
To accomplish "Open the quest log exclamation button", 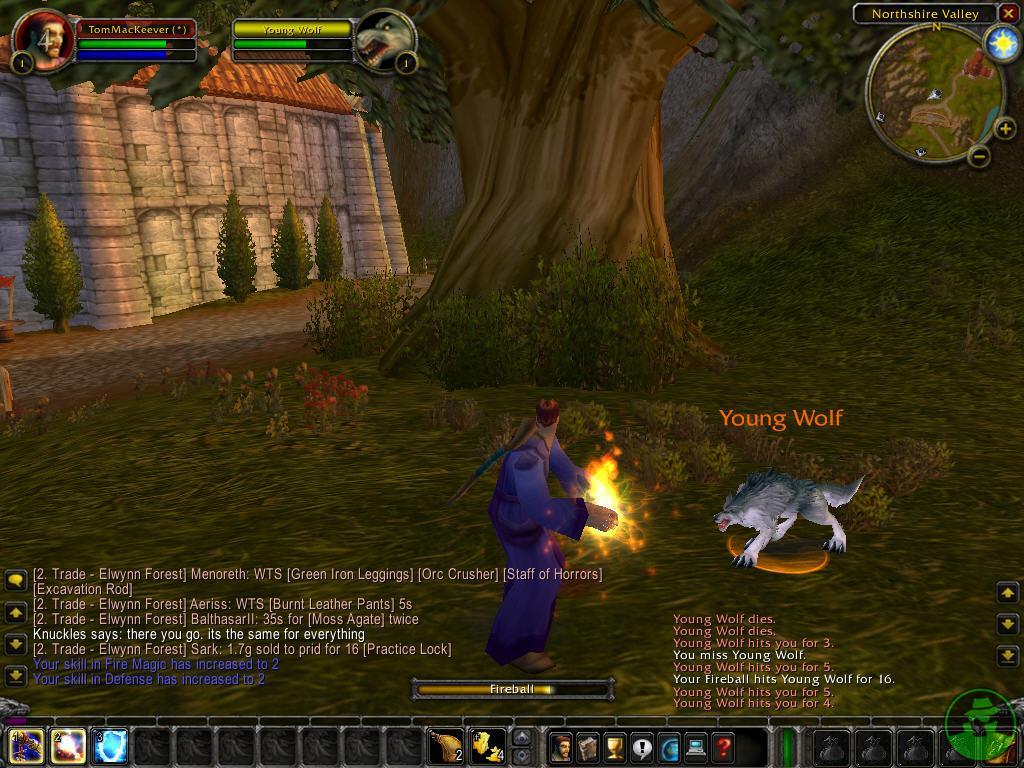I will tap(642, 747).
